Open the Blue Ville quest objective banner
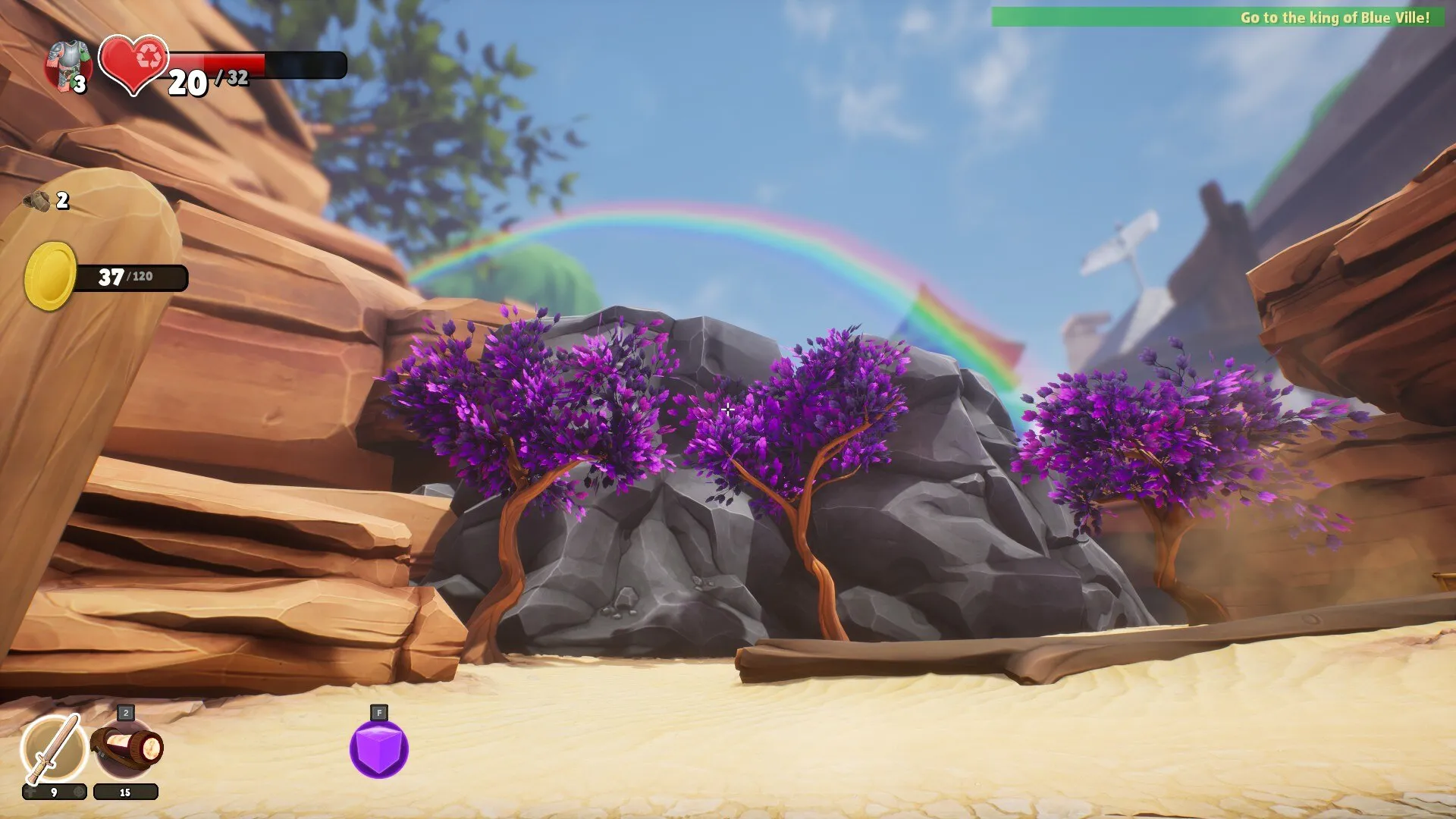1456x819 pixels. (x=1218, y=17)
